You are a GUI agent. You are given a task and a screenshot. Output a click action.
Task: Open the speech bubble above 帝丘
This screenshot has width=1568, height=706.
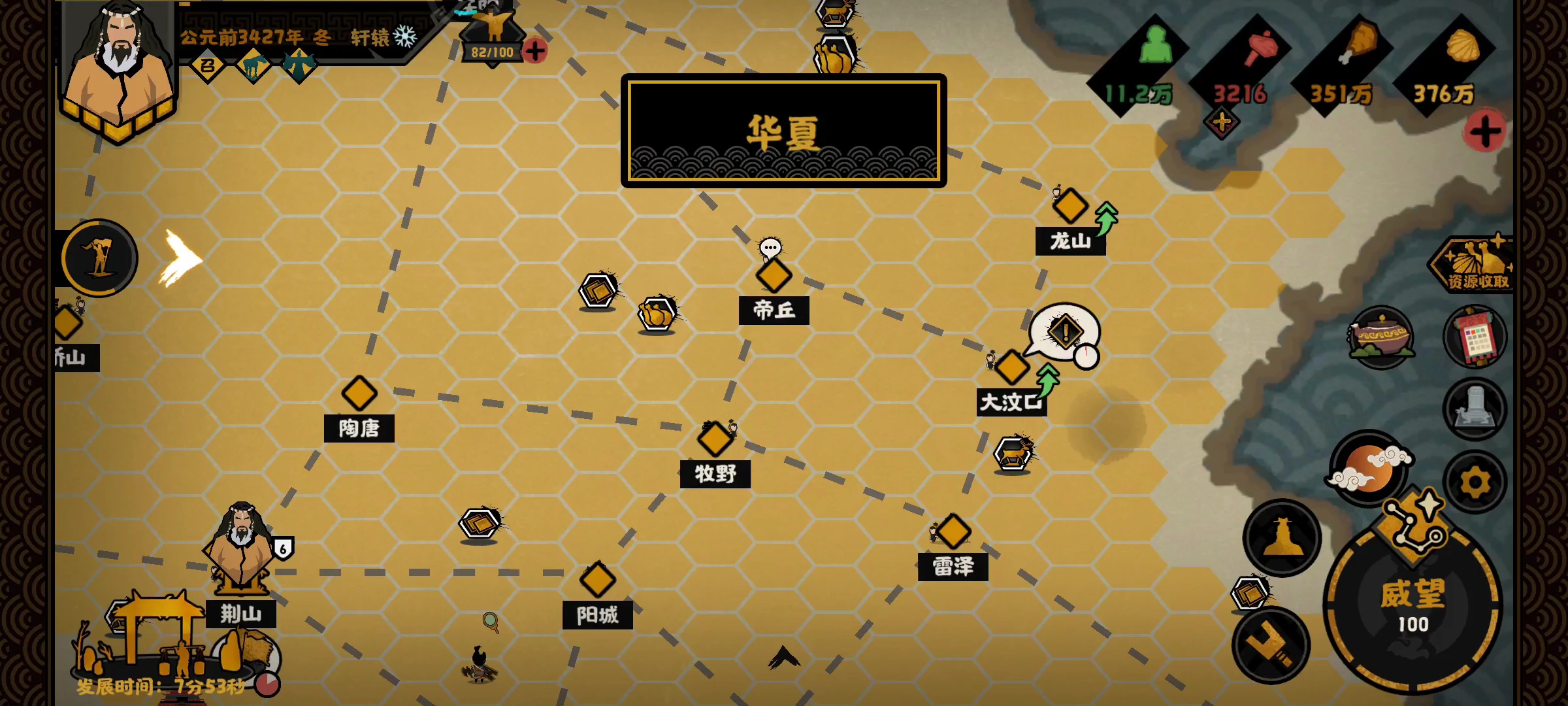point(772,247)
